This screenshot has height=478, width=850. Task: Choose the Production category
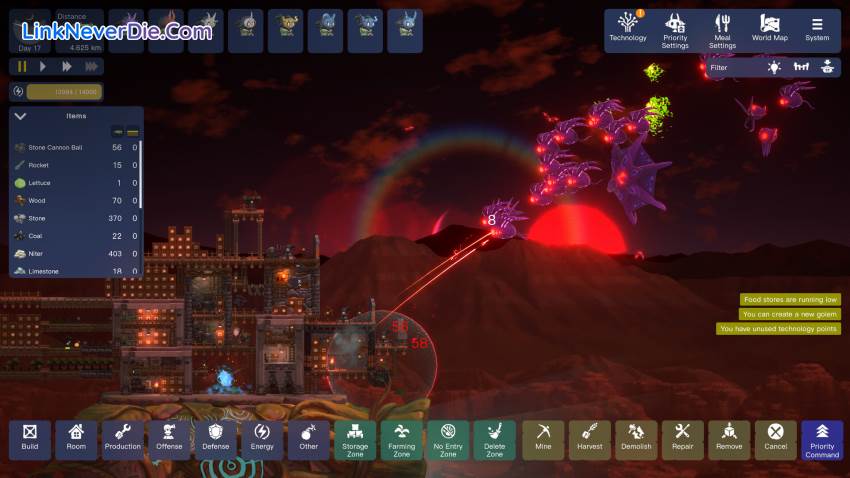click(x=123, y=439)
